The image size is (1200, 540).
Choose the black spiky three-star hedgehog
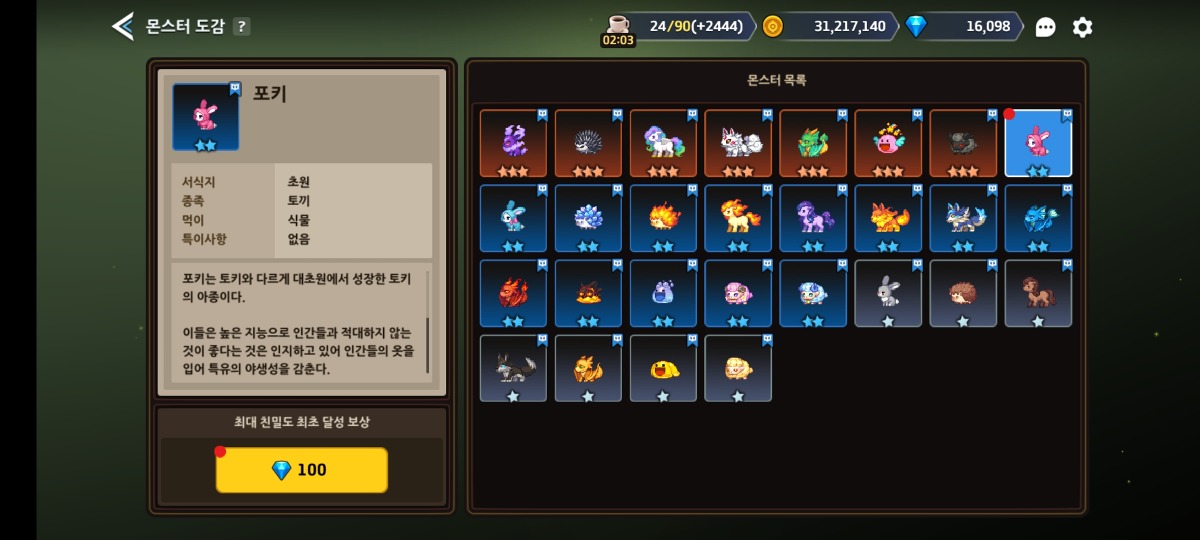588,143
